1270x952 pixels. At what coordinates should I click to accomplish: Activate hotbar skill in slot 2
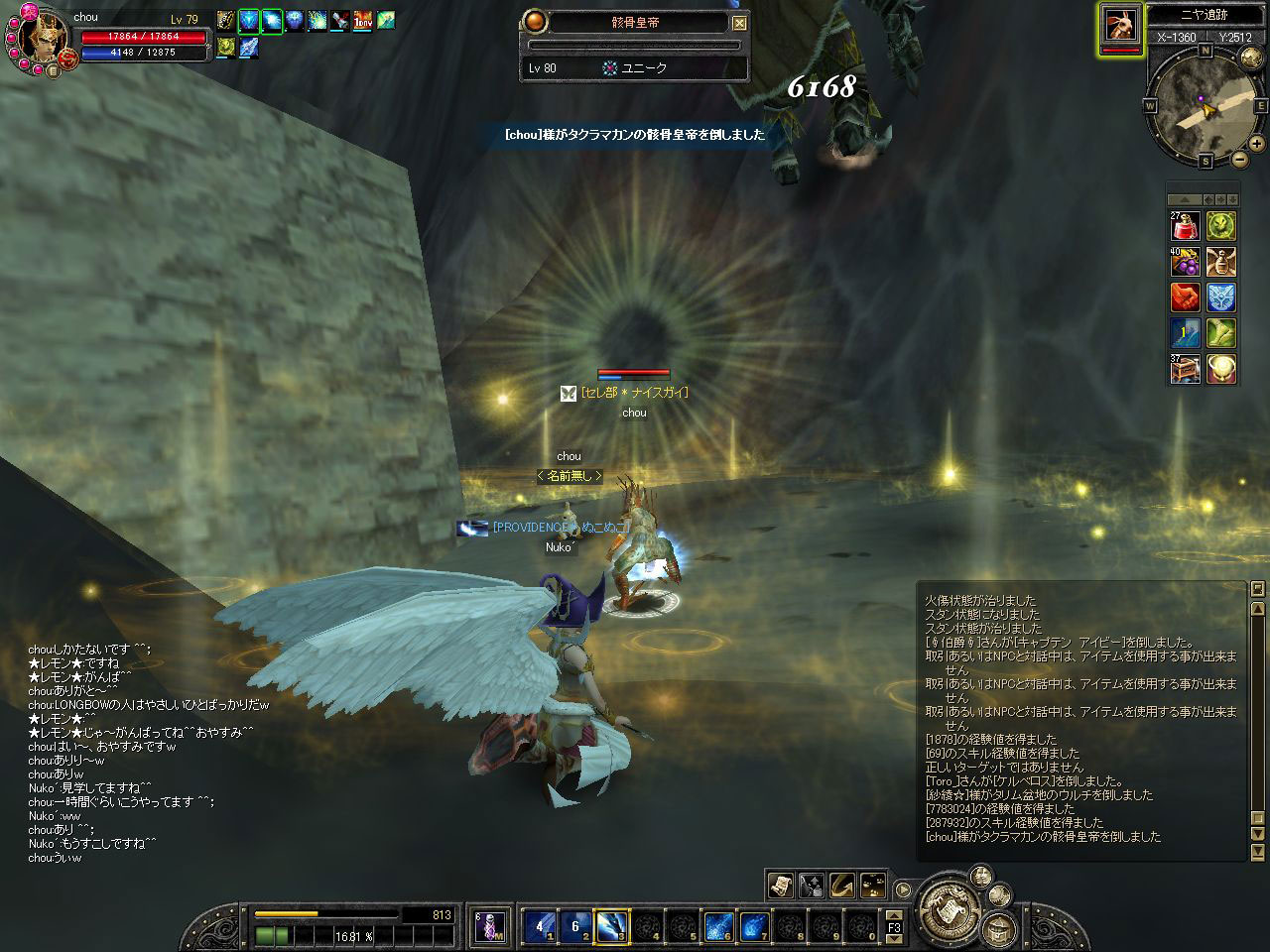(x=574, y=927)
